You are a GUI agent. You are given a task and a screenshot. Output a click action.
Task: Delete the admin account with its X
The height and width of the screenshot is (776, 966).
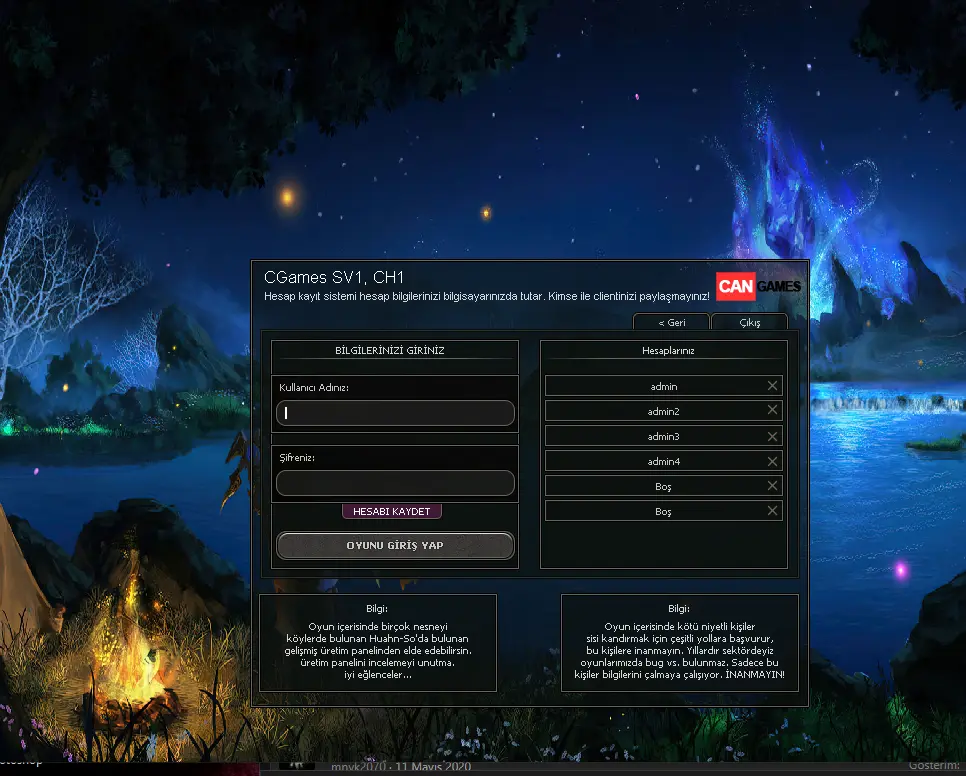point(772,386)
